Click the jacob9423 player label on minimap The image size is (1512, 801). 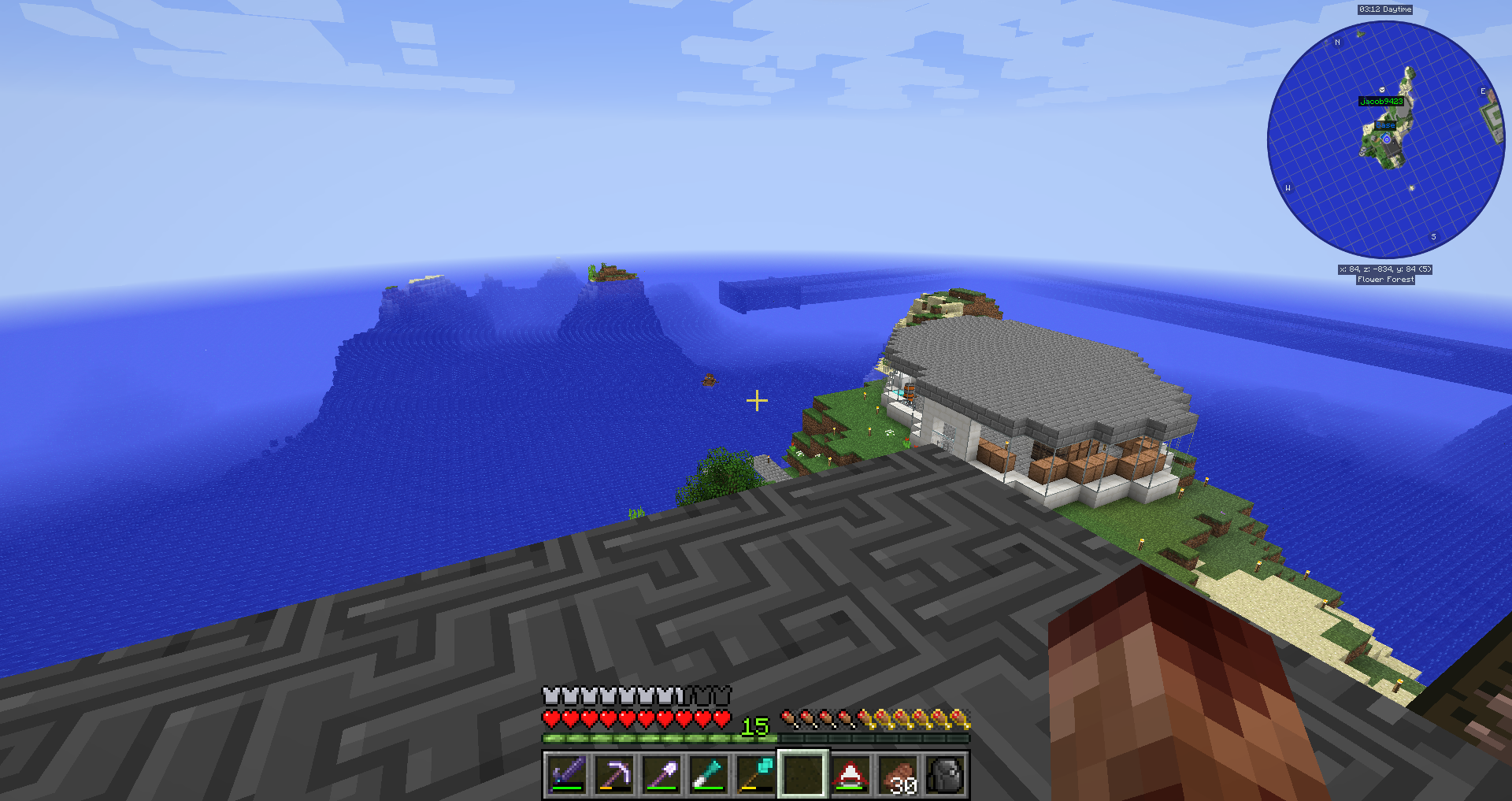tap(1381, 102)
